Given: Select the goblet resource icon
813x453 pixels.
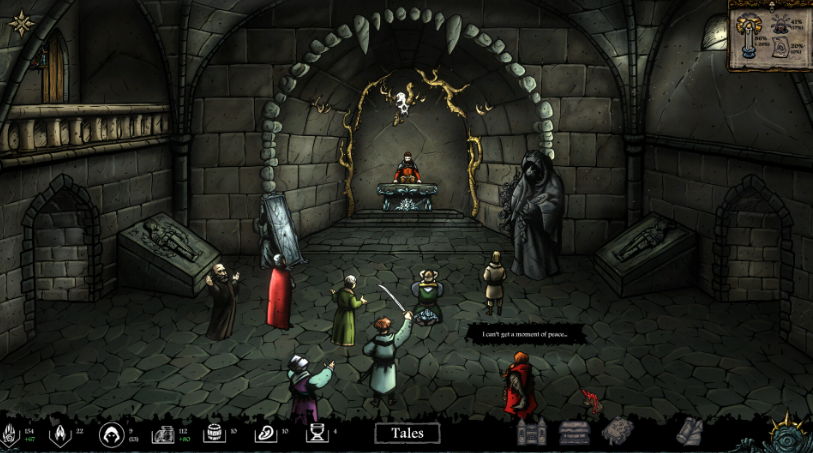Looking at the screenshot, I should point(315,433).
